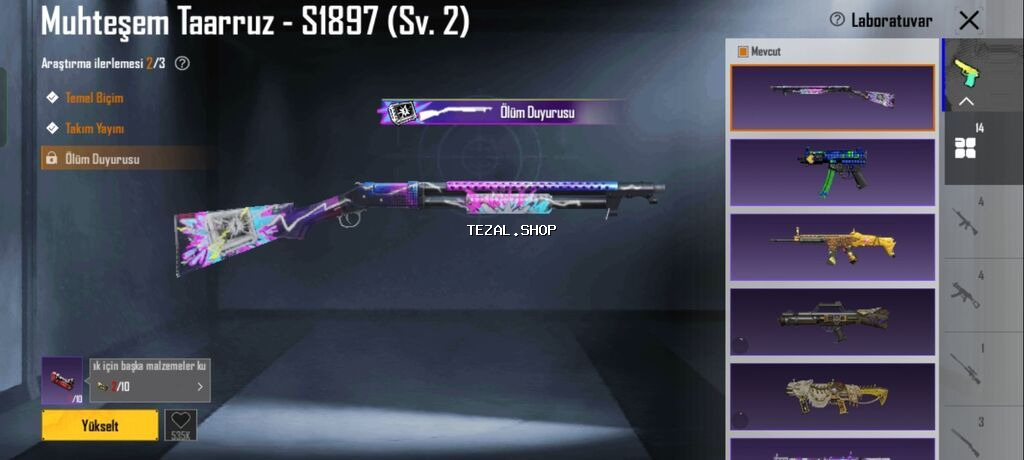
Task: Open the four-squares all categories tab
Action: 966,147
